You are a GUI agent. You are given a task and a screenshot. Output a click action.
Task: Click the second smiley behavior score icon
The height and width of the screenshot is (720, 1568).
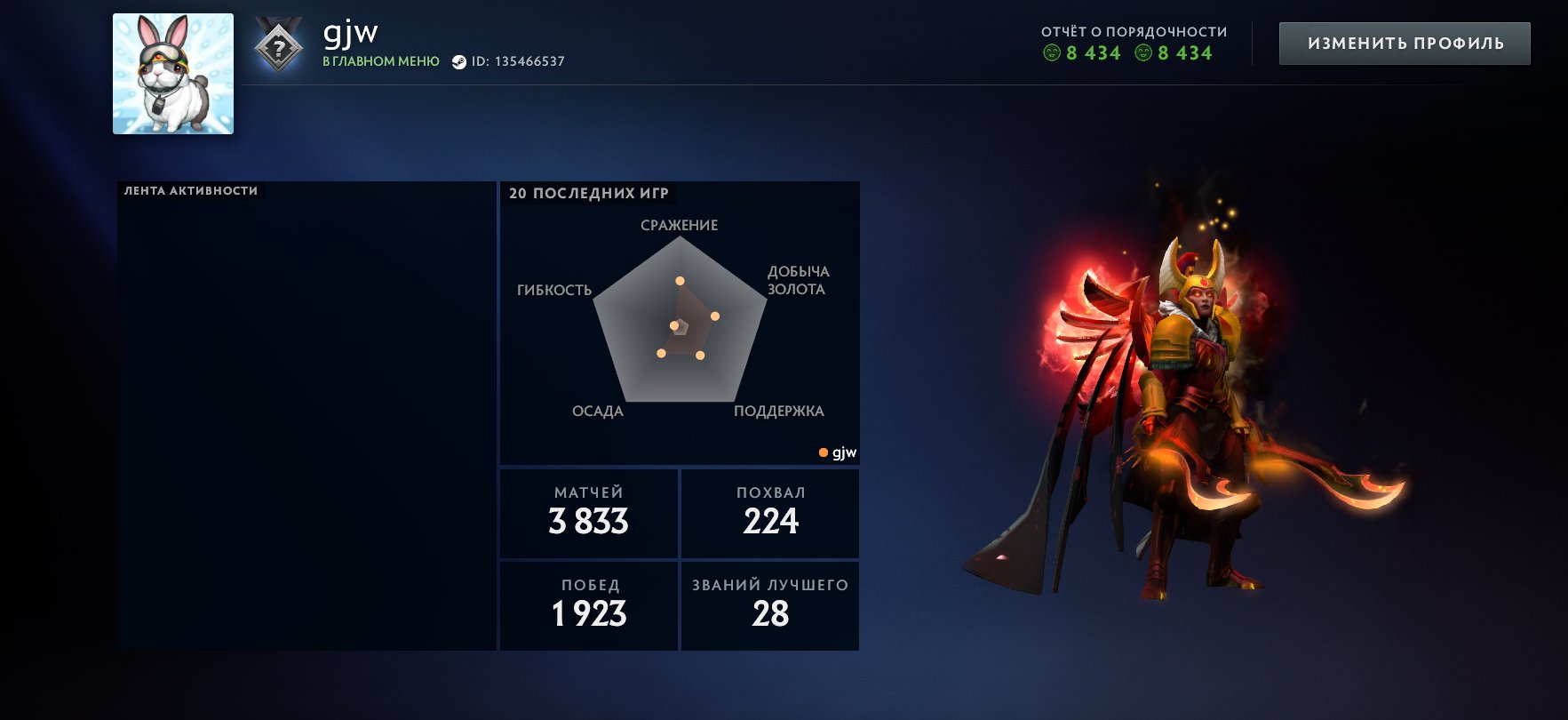tap(1142, 53)
